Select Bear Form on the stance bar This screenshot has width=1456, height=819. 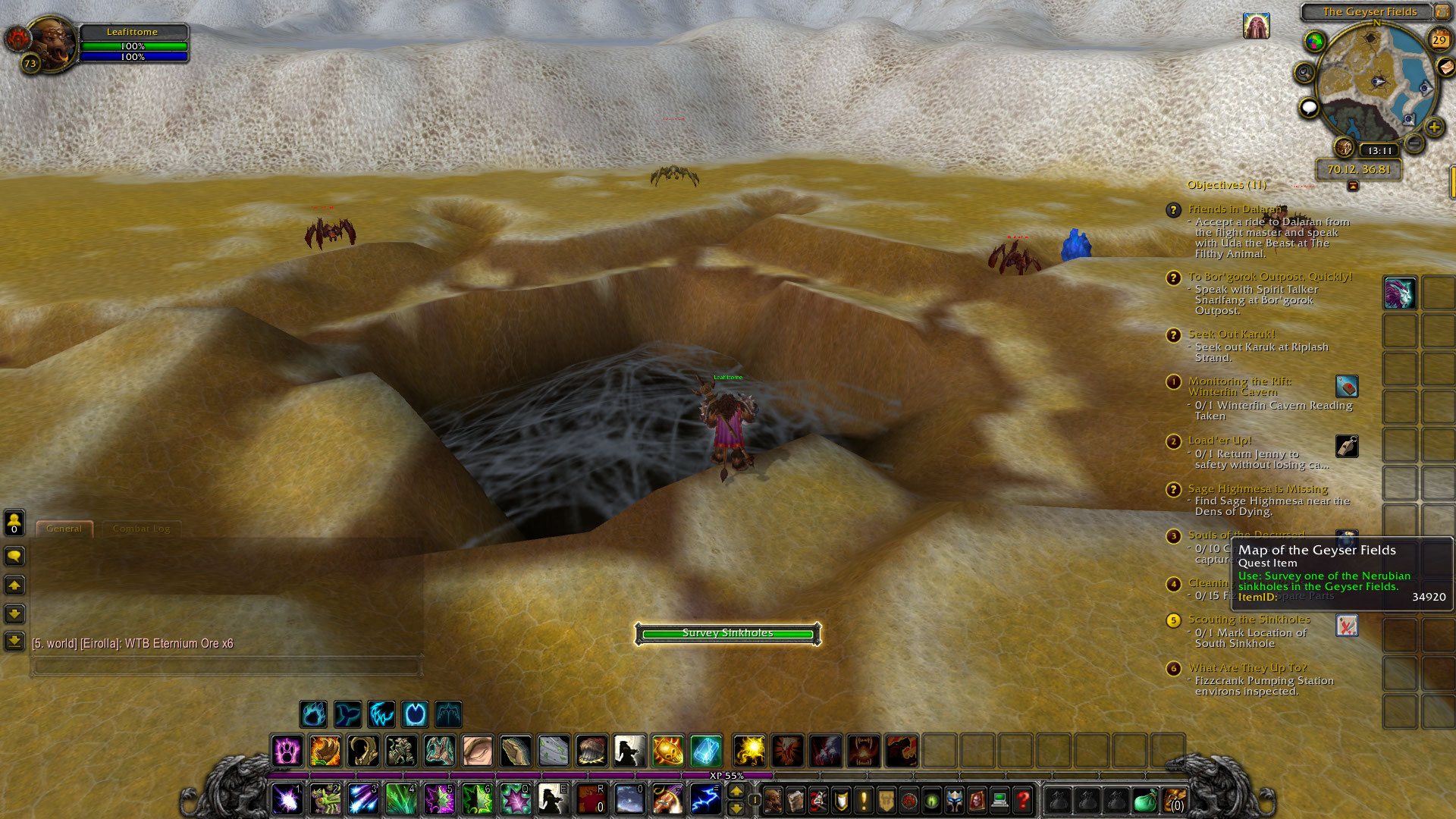pyautogui.click(x=313, y=714)
